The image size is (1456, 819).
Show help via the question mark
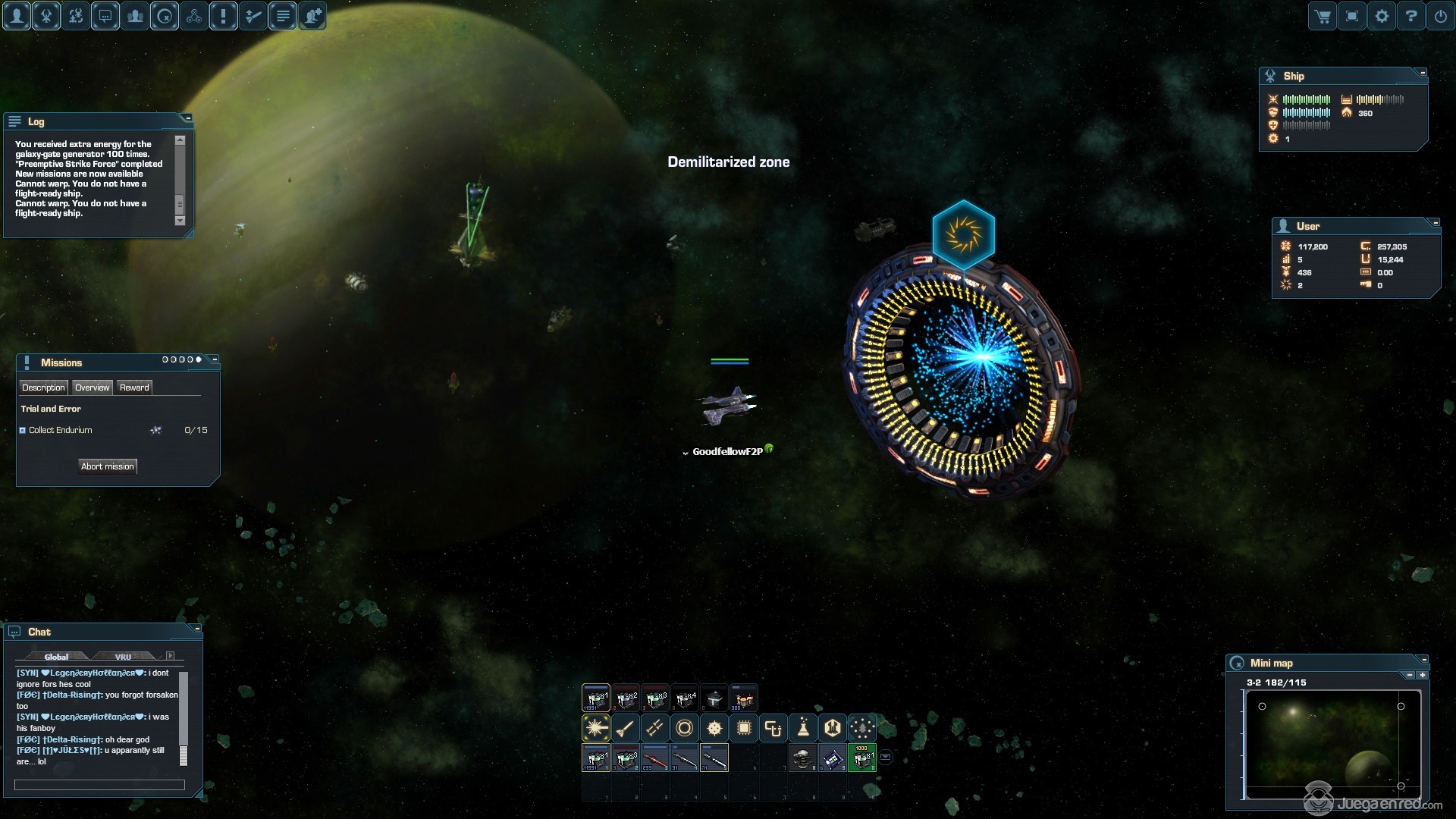click(x=1411, y=16)
